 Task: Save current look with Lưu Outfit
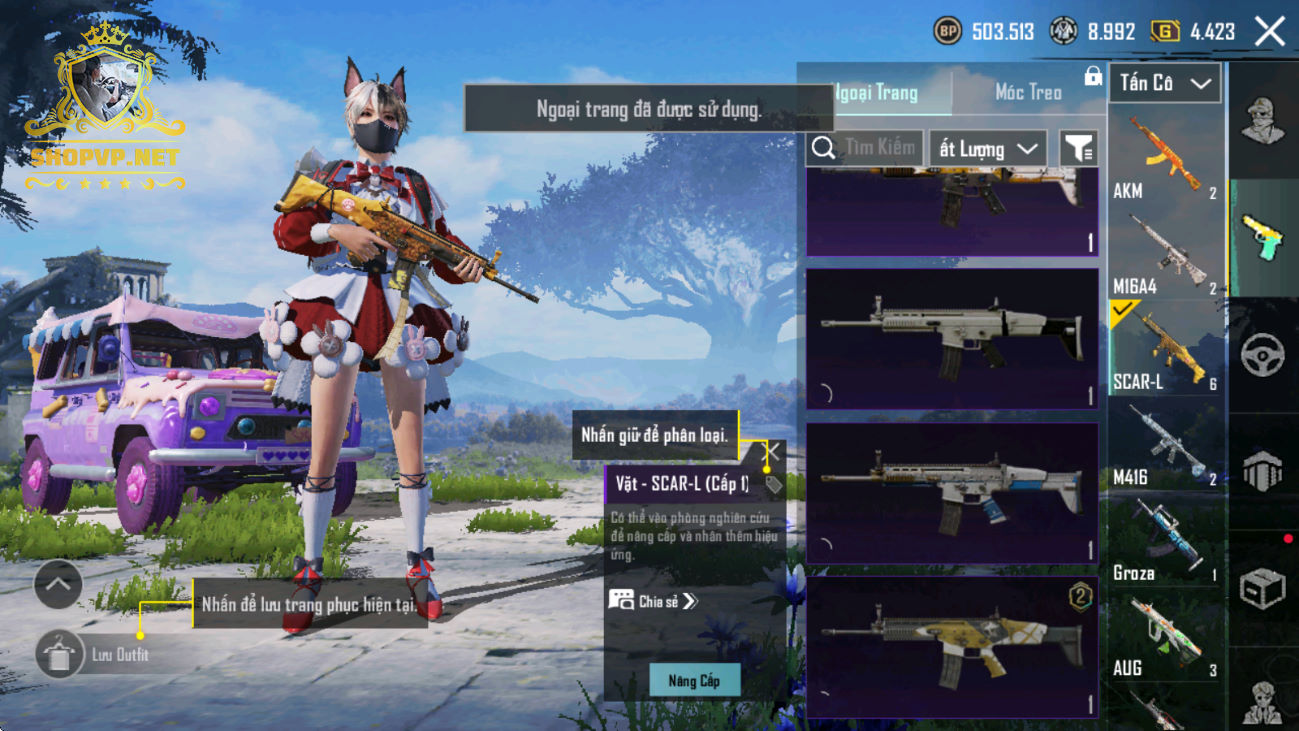(60, 655)
